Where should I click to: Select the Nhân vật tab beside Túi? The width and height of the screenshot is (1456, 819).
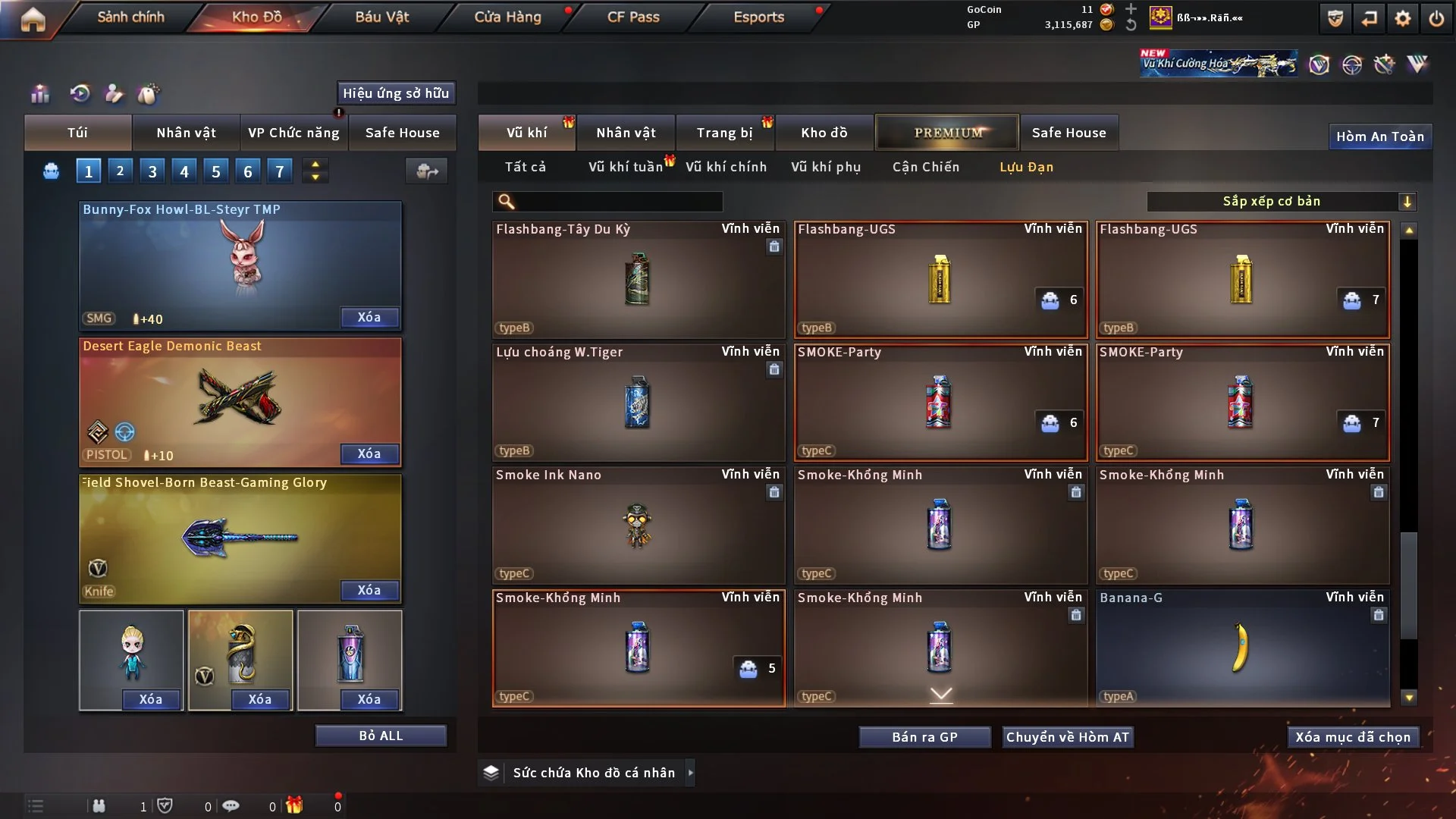(x=186, y=133)
